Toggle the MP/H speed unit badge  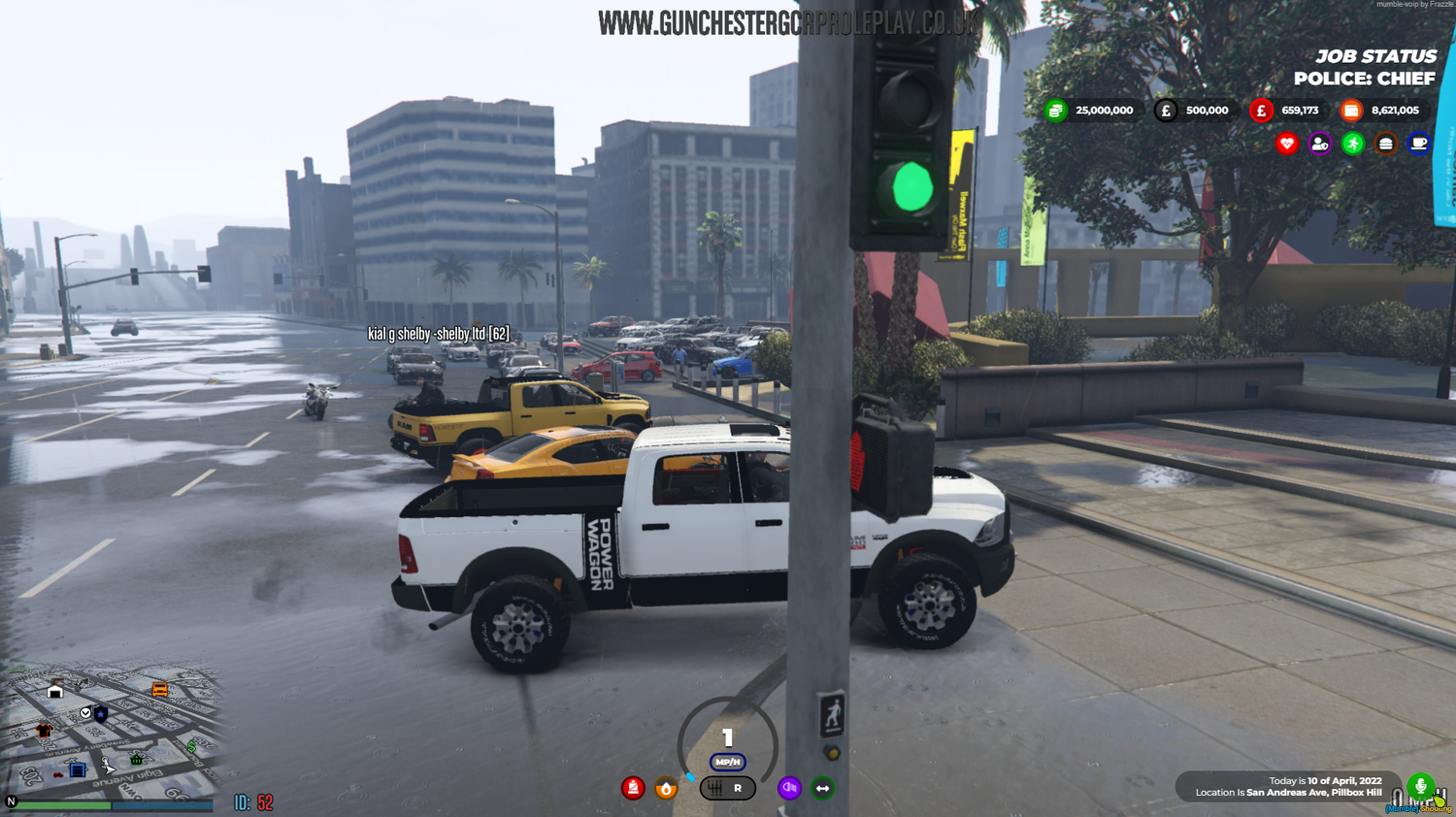pos(726,763)
